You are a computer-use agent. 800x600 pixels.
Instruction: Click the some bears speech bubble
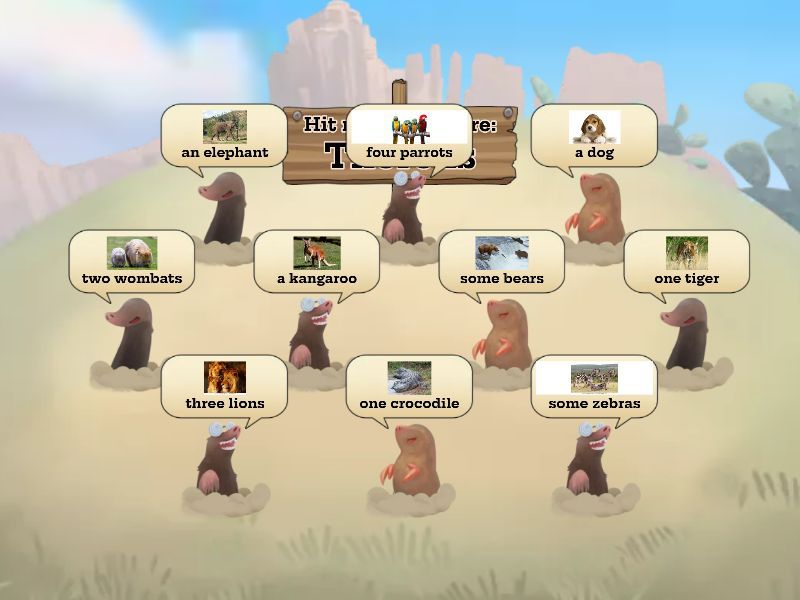pos(501,261)
